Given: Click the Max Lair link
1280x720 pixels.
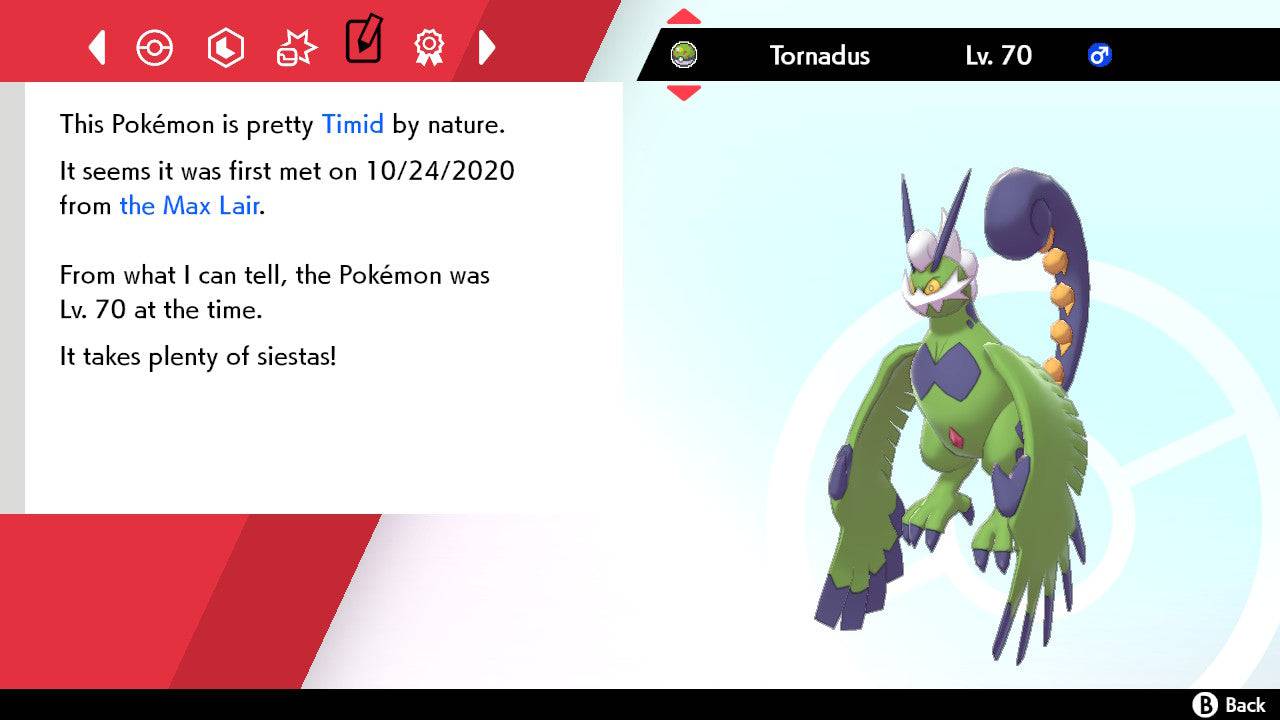Looking at the screenshot, I should point(189,206).
